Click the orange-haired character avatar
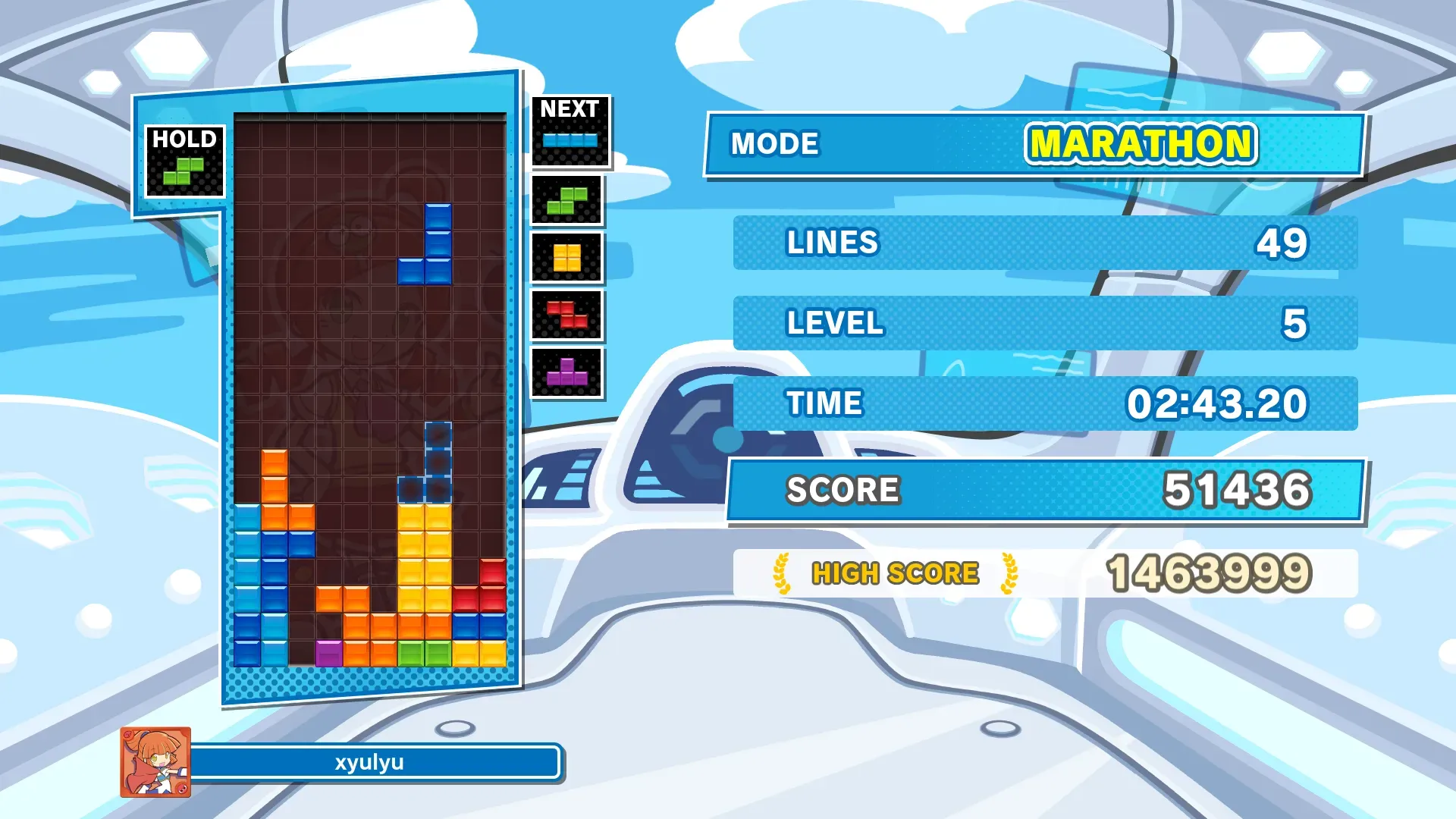The image size is (1456, 819). 155,762
